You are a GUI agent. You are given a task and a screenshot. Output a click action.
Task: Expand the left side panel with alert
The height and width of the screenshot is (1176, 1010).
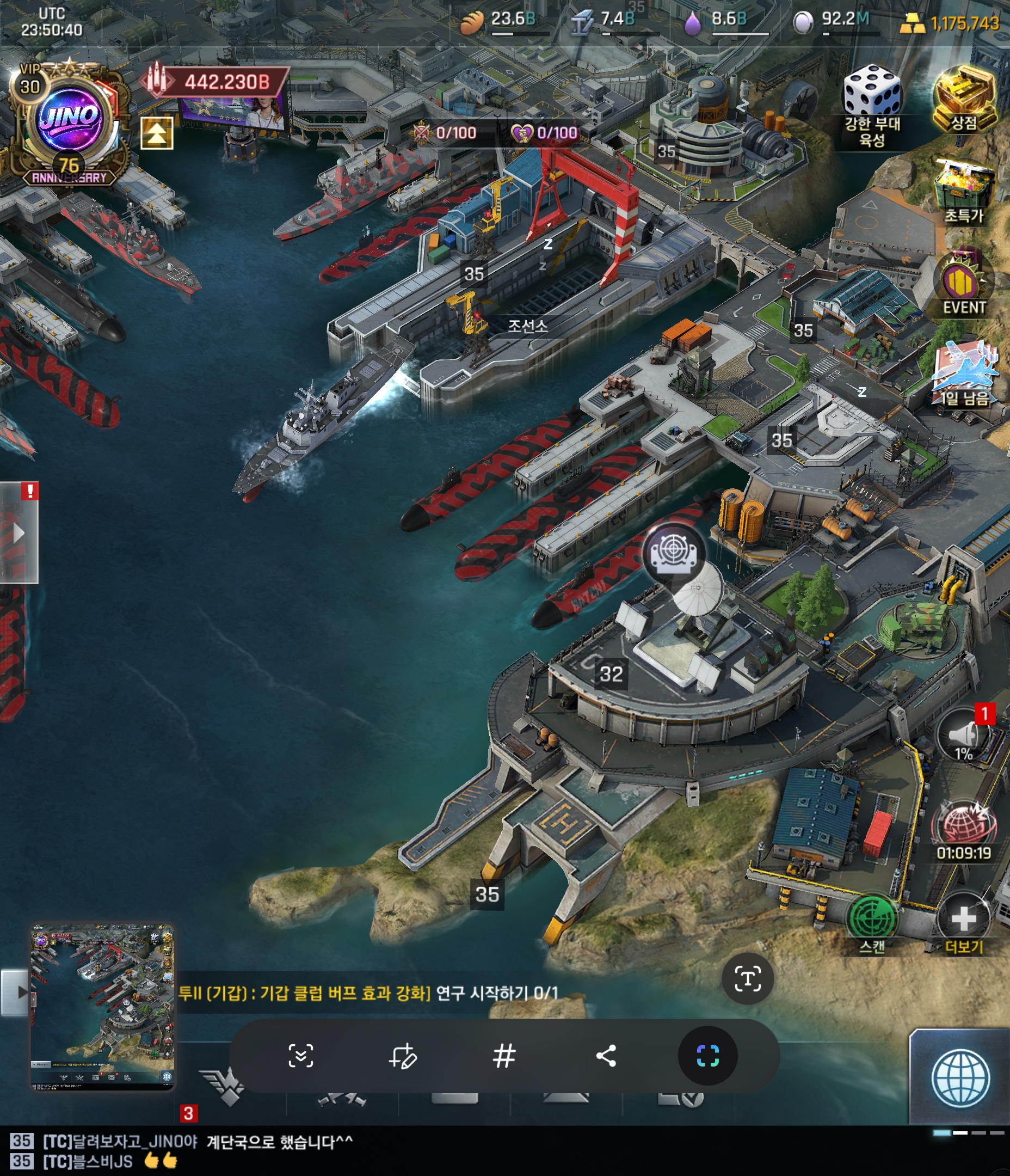coord(19,532)
